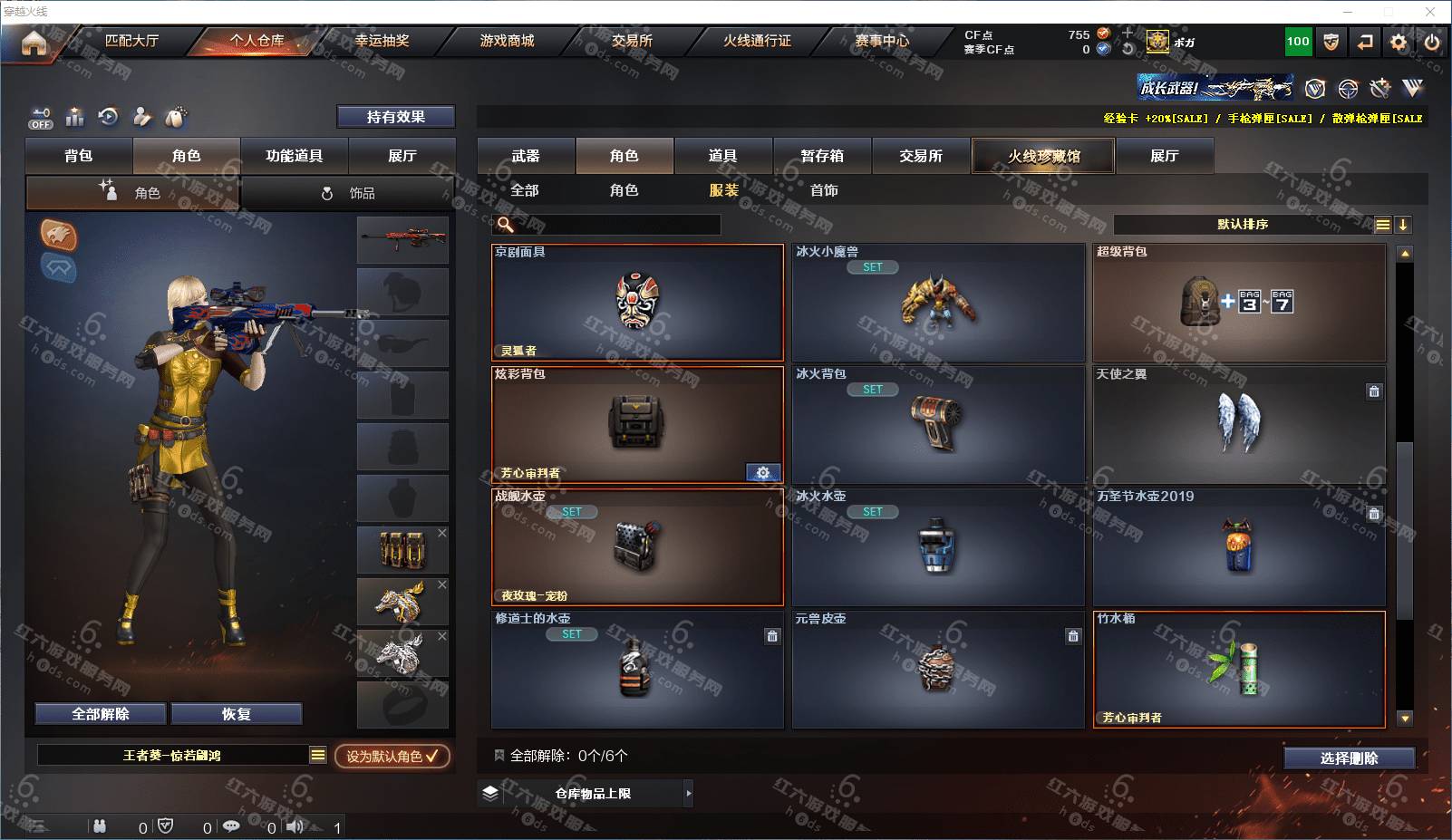Click the 选择删除 delete selection button
Screen dimensions: 1452x840
1349,758
